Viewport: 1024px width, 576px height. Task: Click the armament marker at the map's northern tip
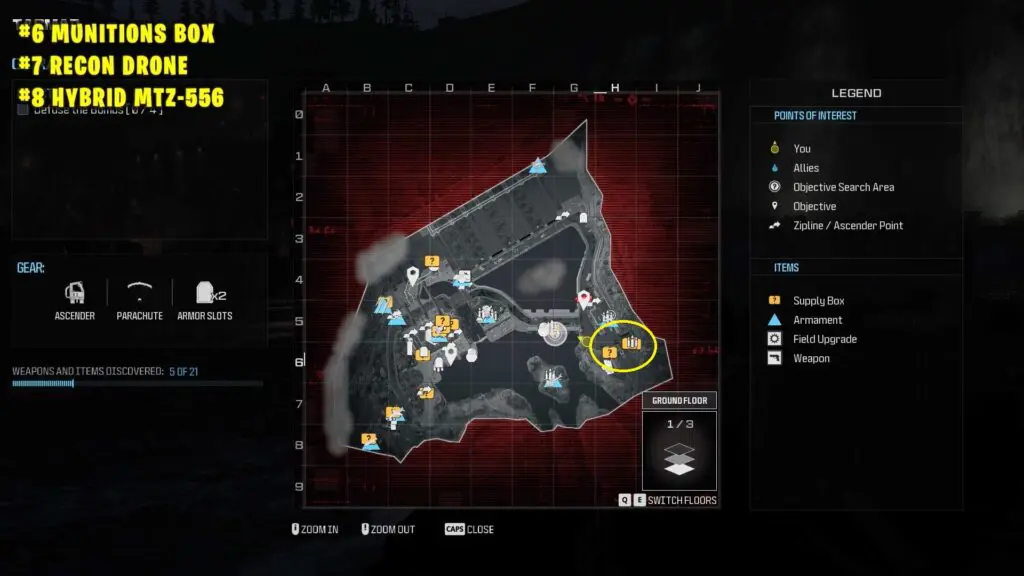coord(538,165)
